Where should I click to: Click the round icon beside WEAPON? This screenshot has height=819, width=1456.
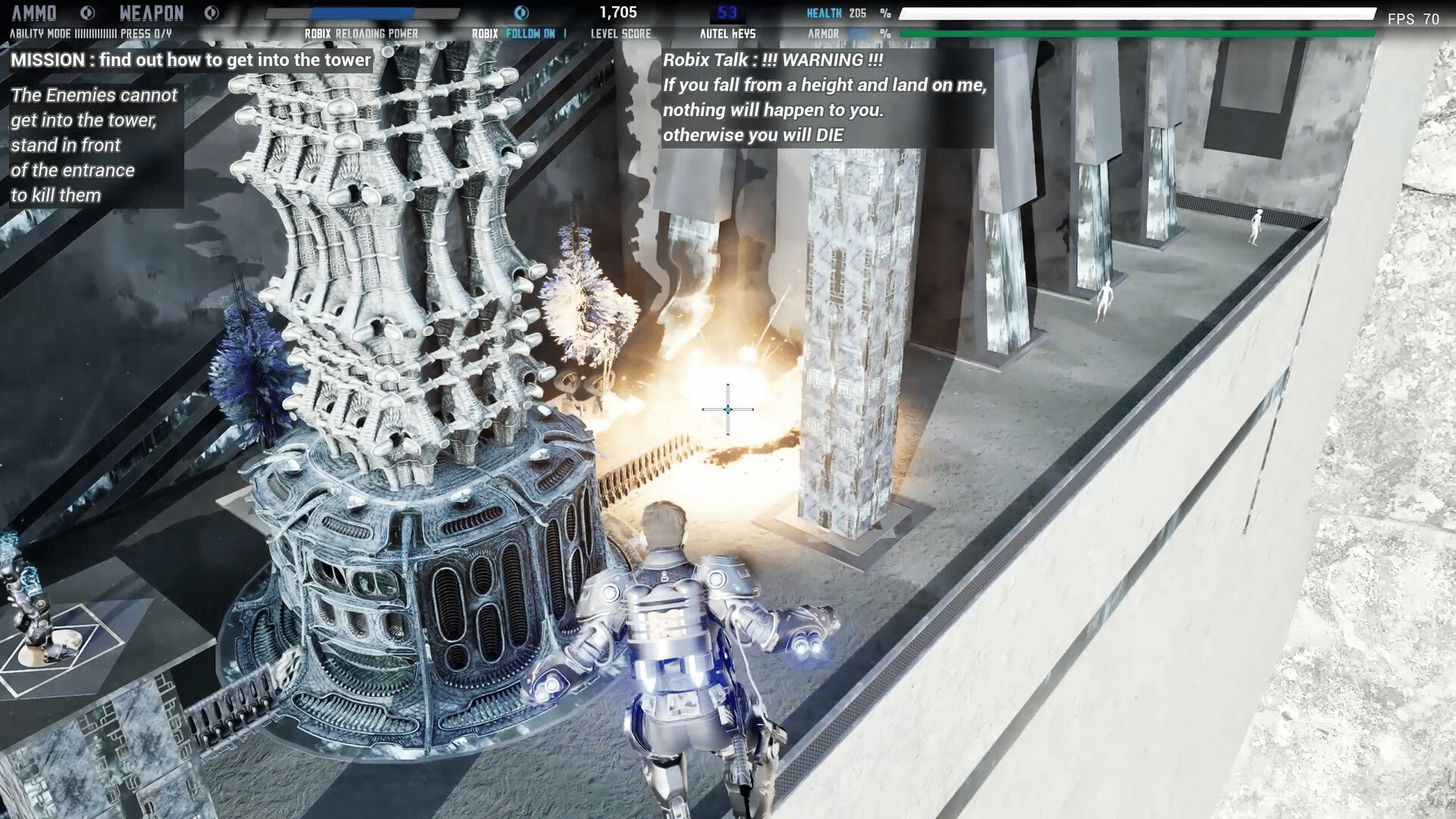pyautogui.click(x=212, y=13)
